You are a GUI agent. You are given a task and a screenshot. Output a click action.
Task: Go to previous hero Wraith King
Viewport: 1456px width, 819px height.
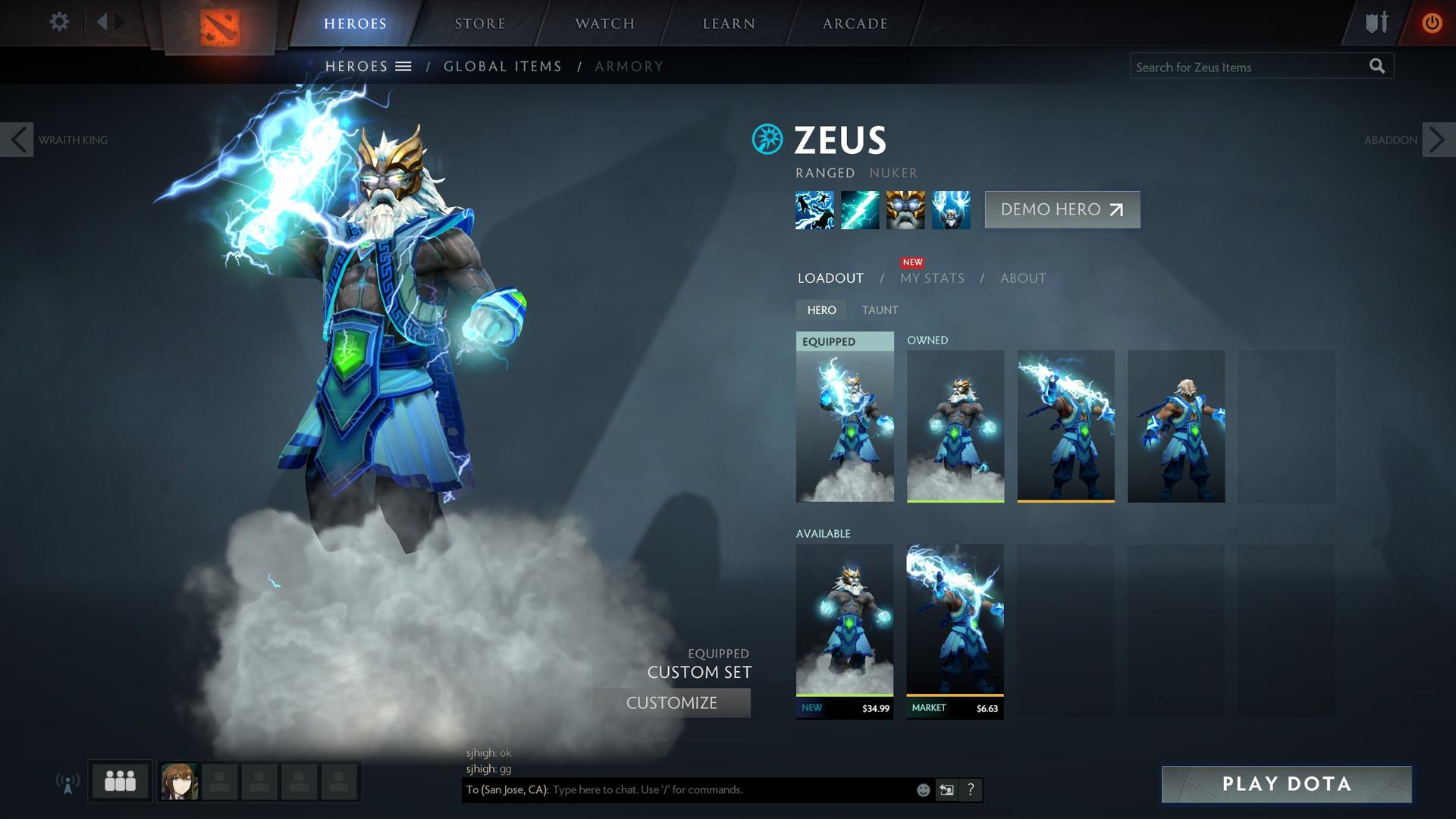pos(17,140)
